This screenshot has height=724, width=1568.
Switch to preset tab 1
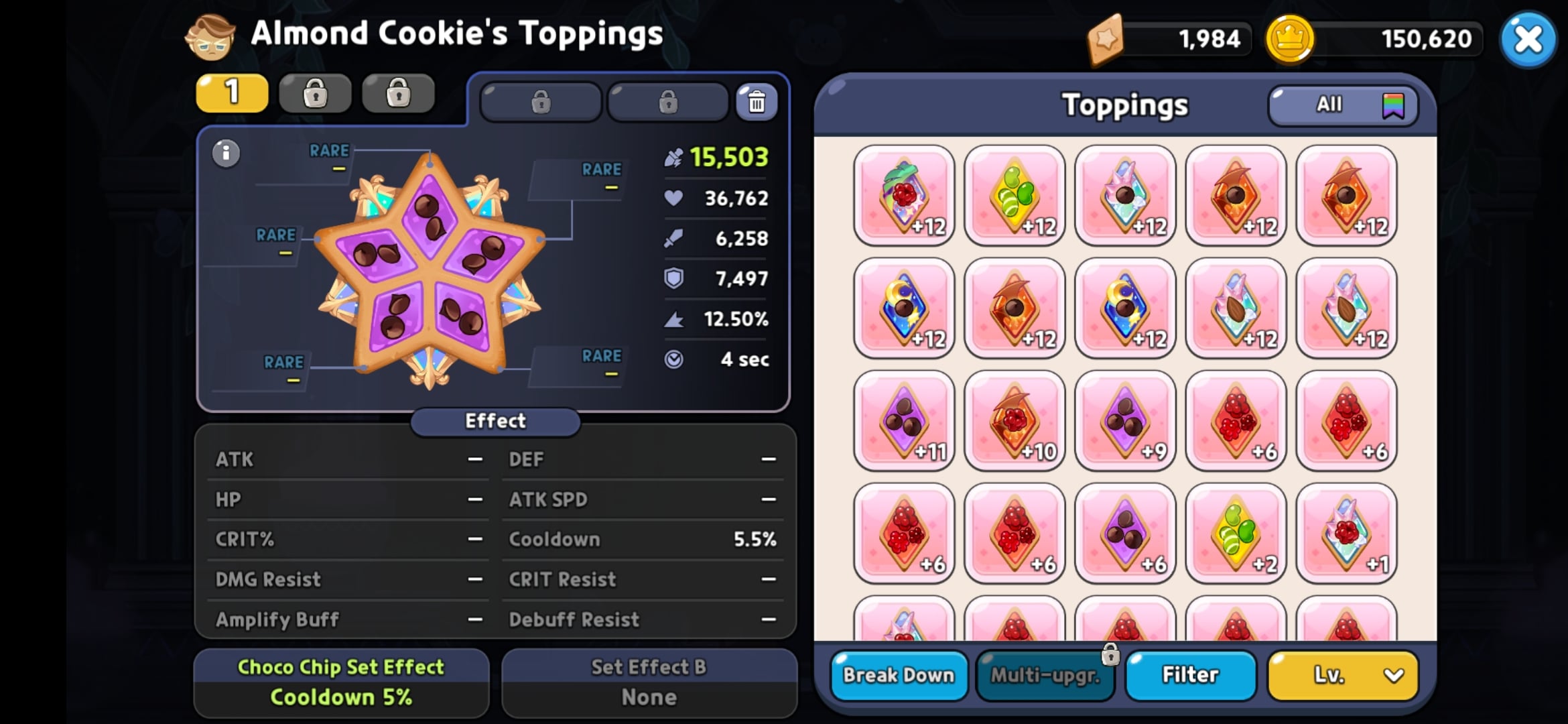[231, 93]
